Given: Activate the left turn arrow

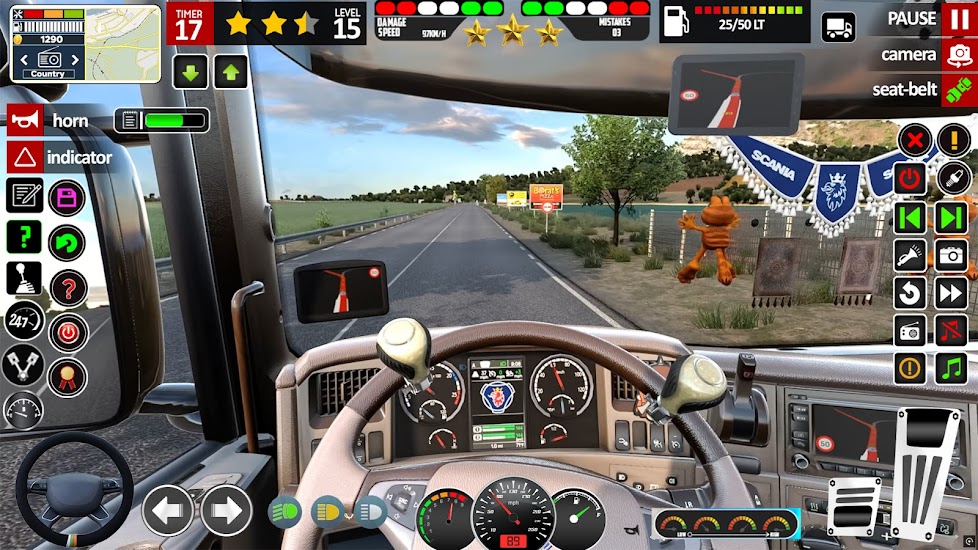Looking at the screenshot, I should click(x=168, y=510).
